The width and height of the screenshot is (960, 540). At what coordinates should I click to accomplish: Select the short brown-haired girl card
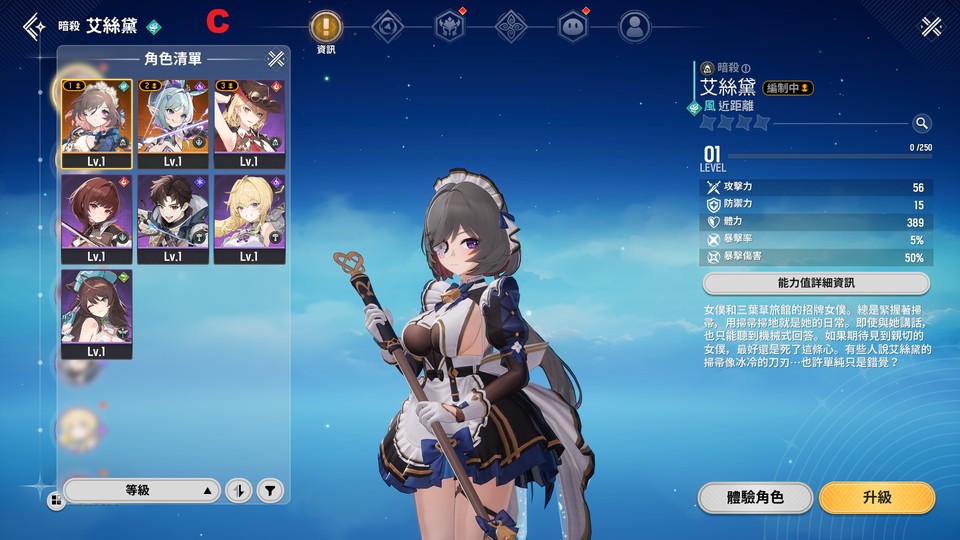pyautogui.click(x=96, y=219)
